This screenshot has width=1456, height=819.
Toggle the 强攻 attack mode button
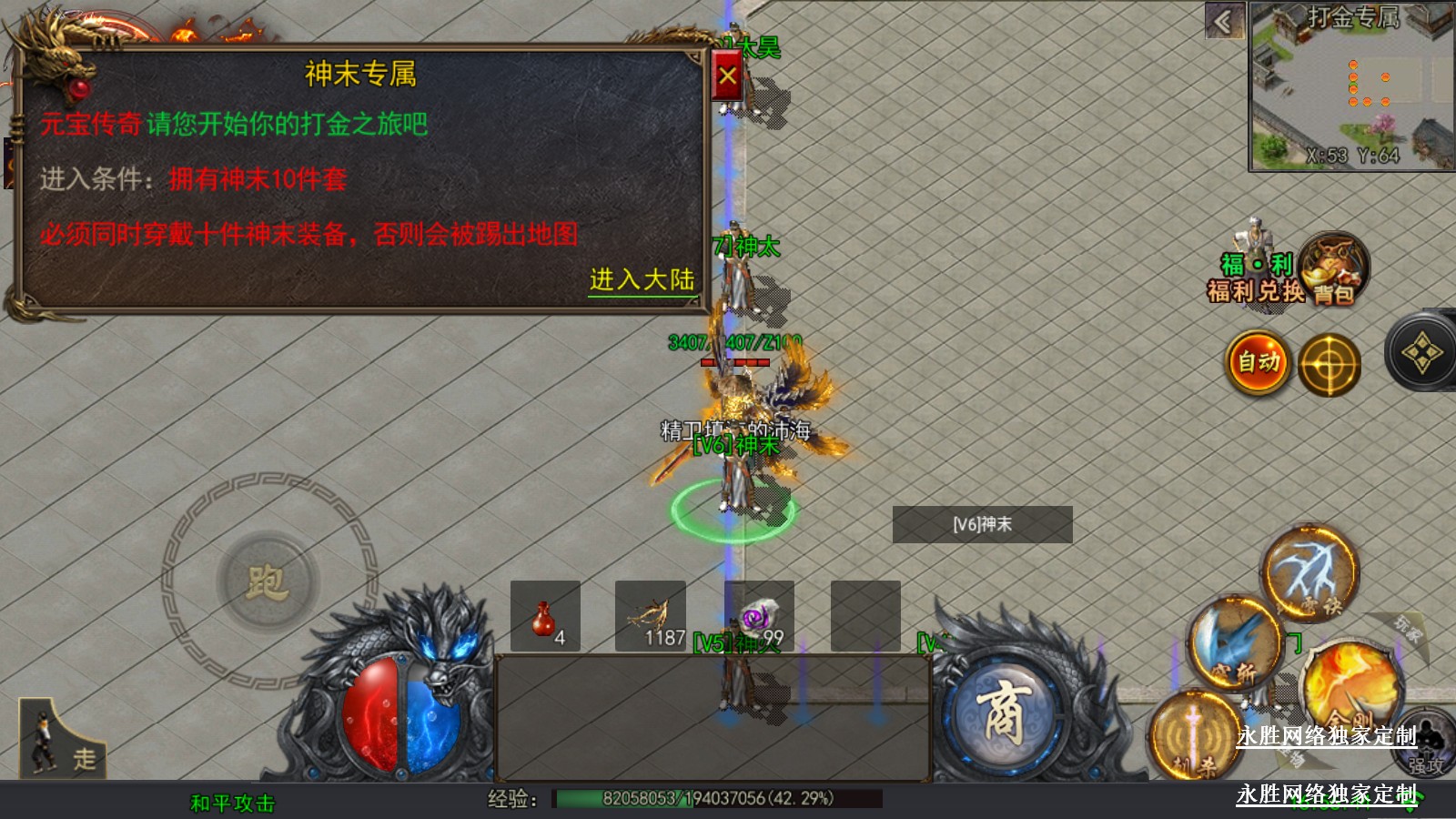point(1425,743)
